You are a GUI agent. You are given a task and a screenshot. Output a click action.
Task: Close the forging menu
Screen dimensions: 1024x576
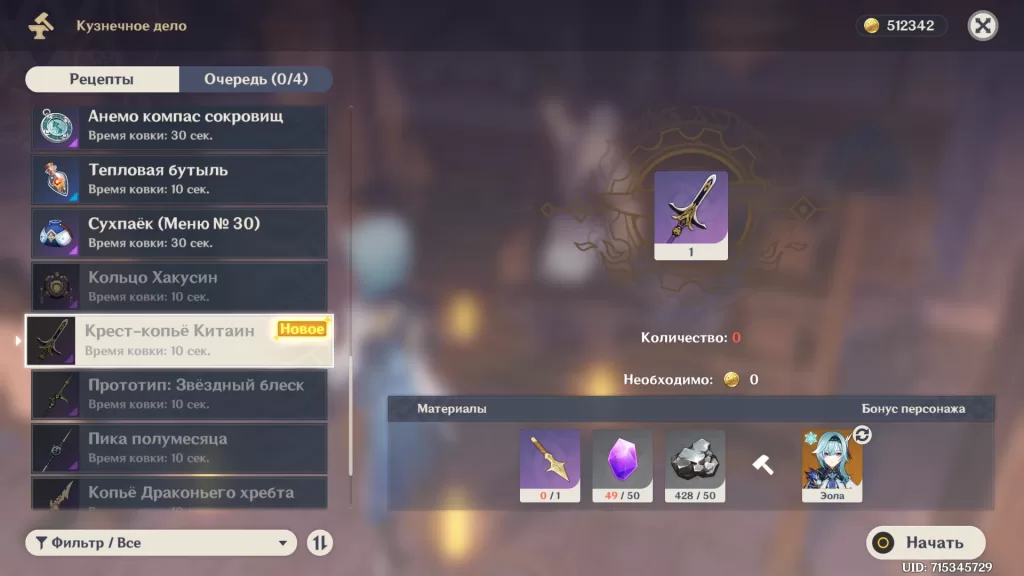coord(983,26)
